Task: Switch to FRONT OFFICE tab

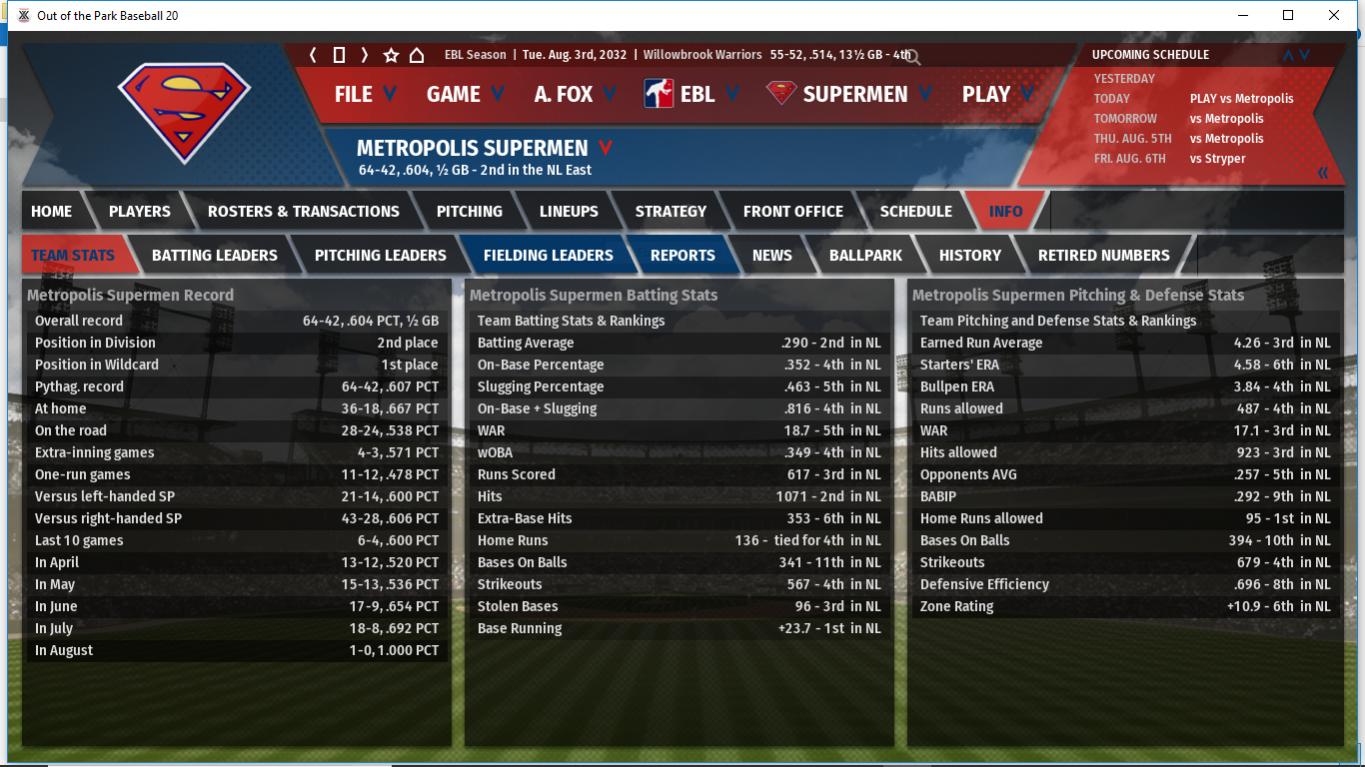Action: pyautogui.click(x=792, y=211)
